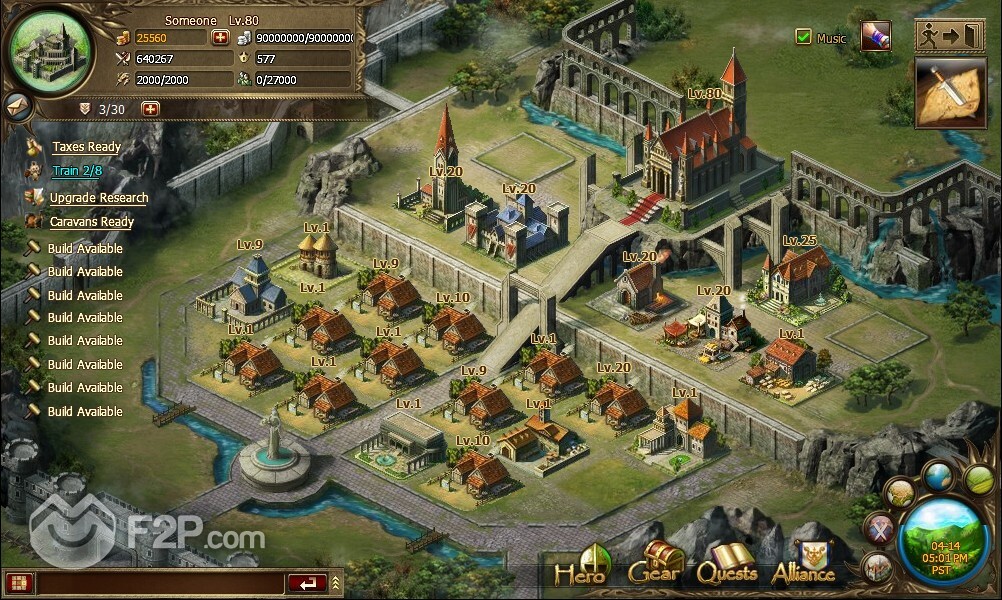Viewport: 1002px width, 600px height.
Task: Click the Taxes Ready notification
Action: 86,147
